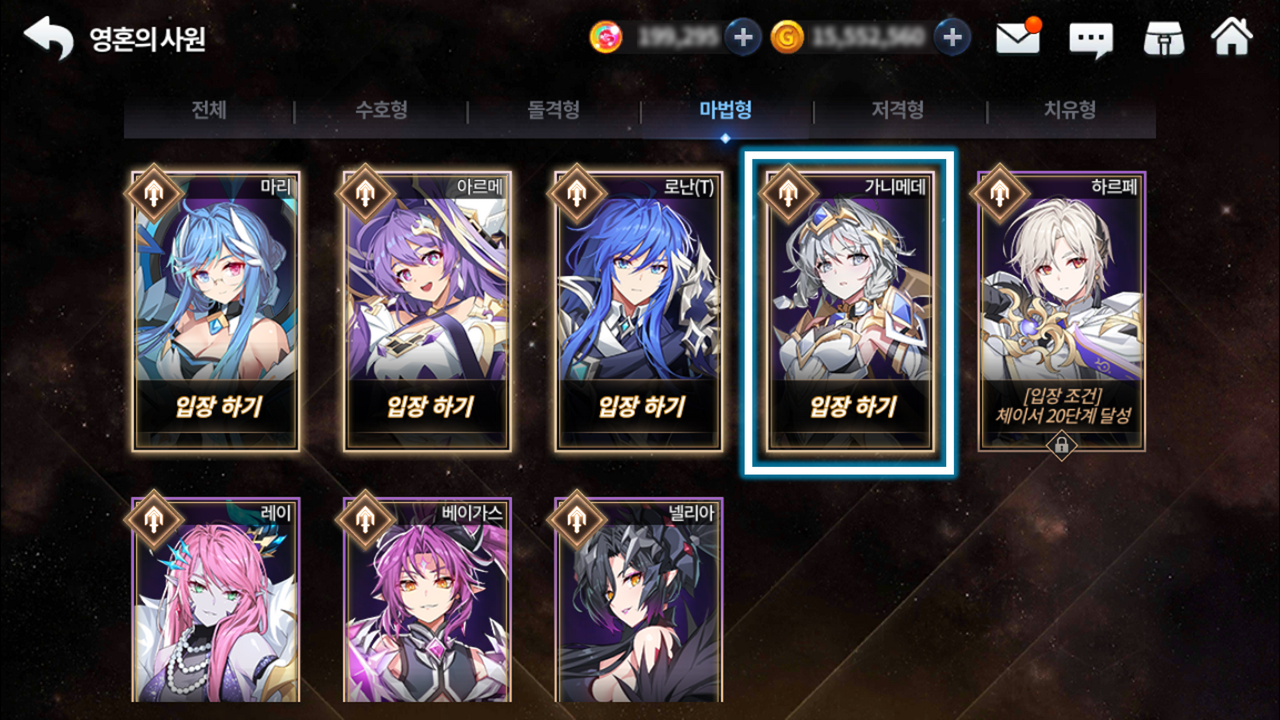
Task: Enter 마리's temple with 입장 하기
Action: pos(218,407)
